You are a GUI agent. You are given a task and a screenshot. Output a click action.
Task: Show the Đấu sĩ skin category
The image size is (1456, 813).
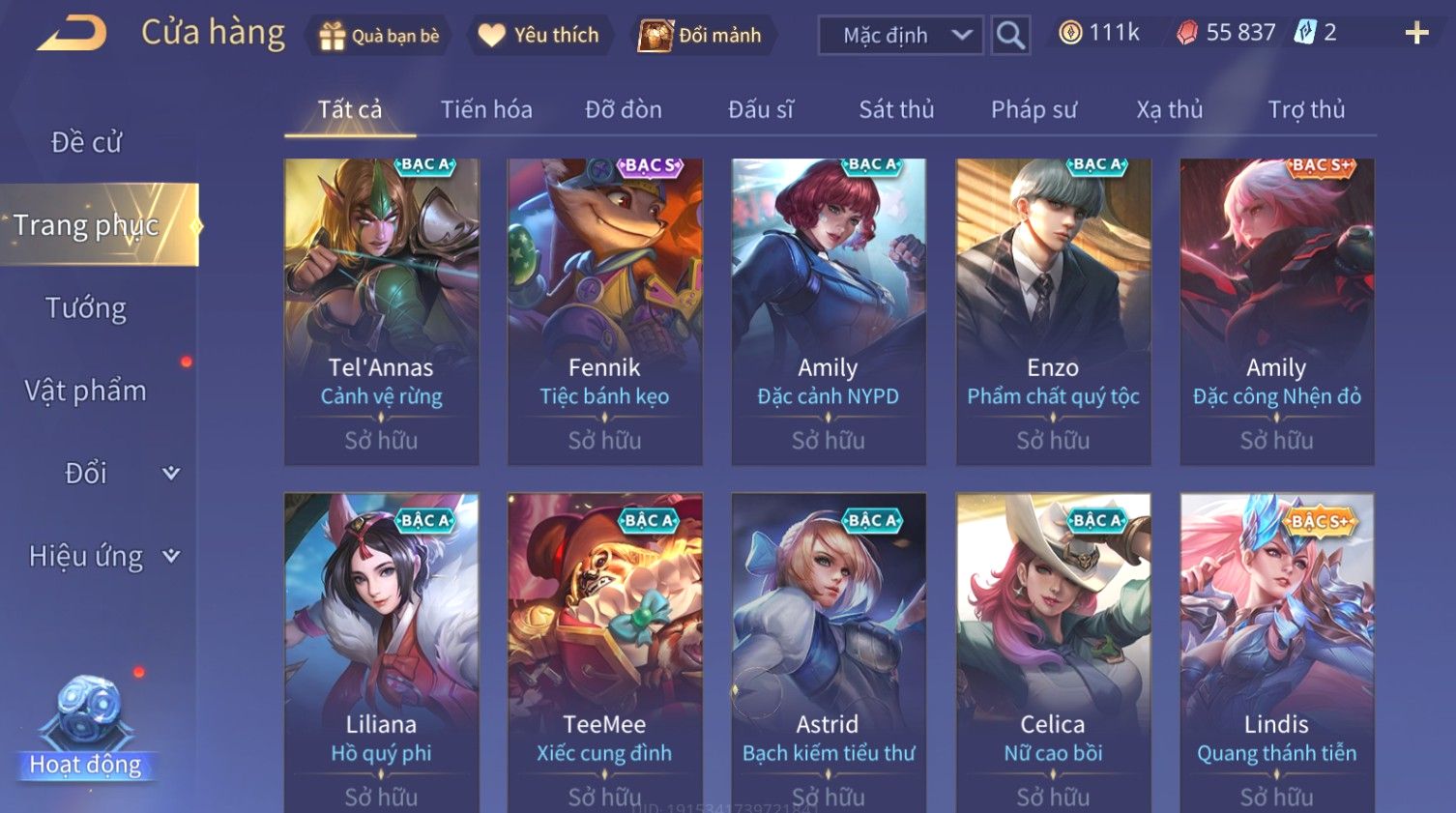(760, 110)
